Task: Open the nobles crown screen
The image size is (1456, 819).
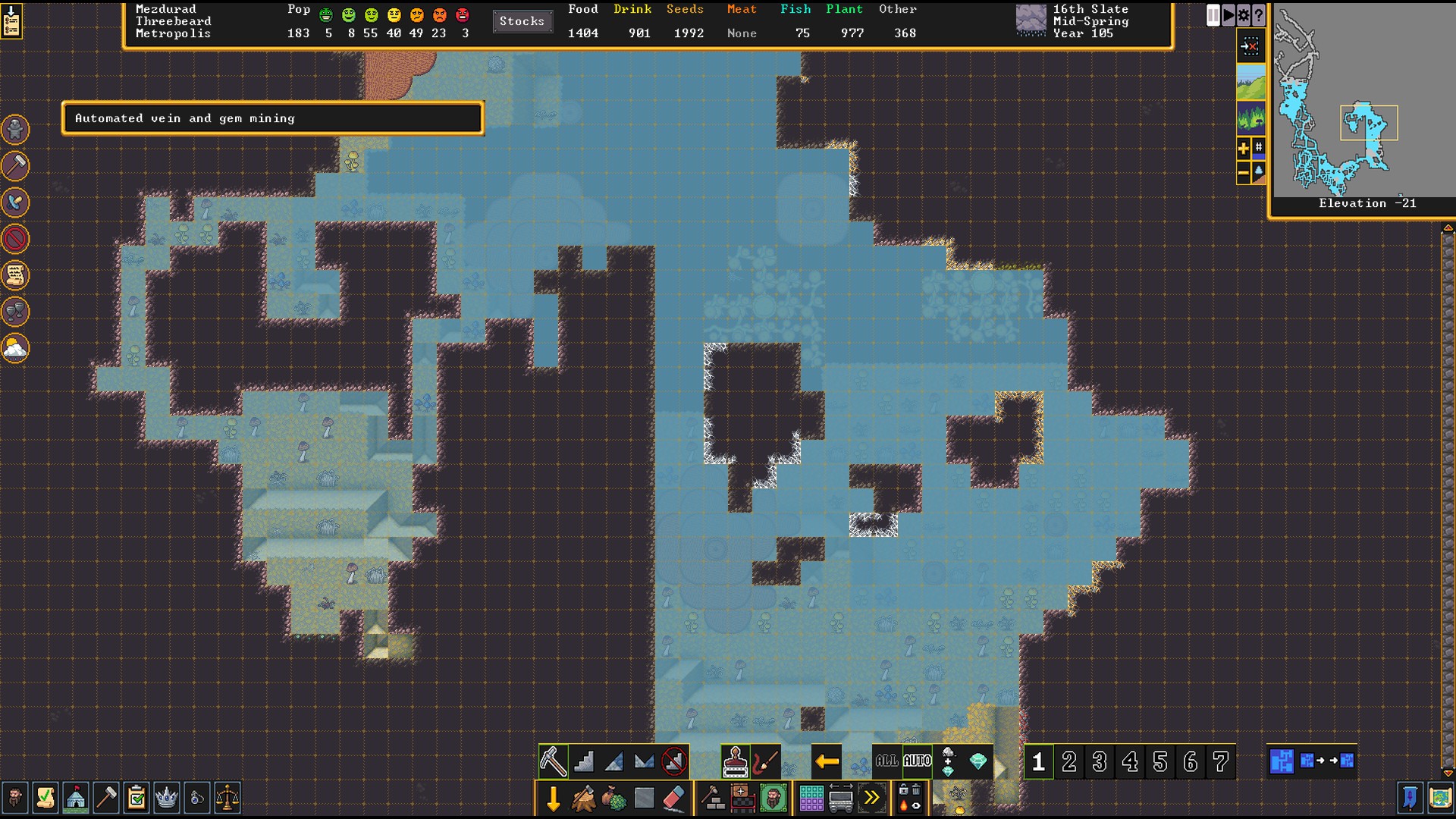Action: coord(166,798)
